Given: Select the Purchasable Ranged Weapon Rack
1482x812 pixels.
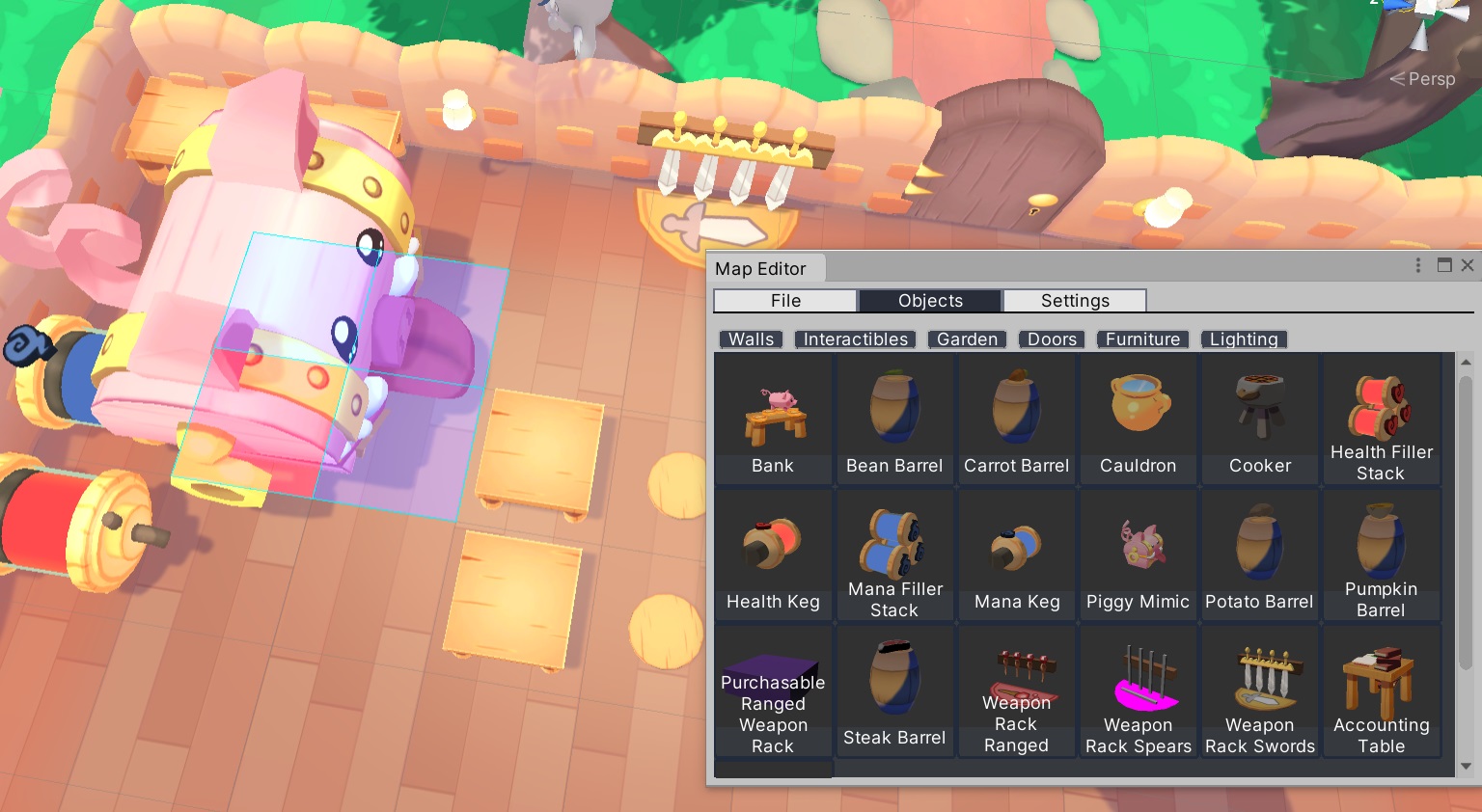Looking at the screenshot, I should [x=773, y=691].
